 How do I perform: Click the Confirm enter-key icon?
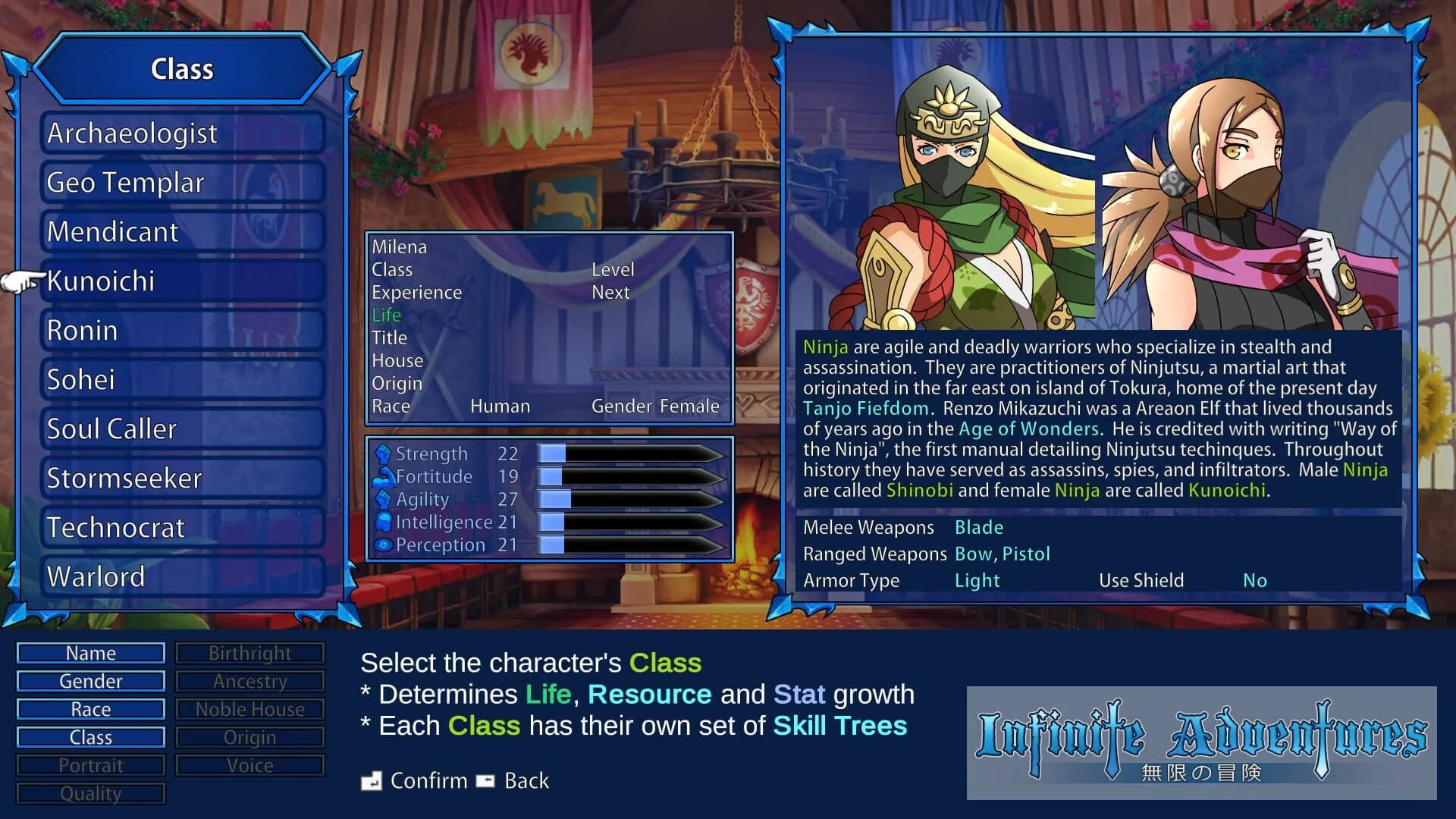tap(372, 780)
